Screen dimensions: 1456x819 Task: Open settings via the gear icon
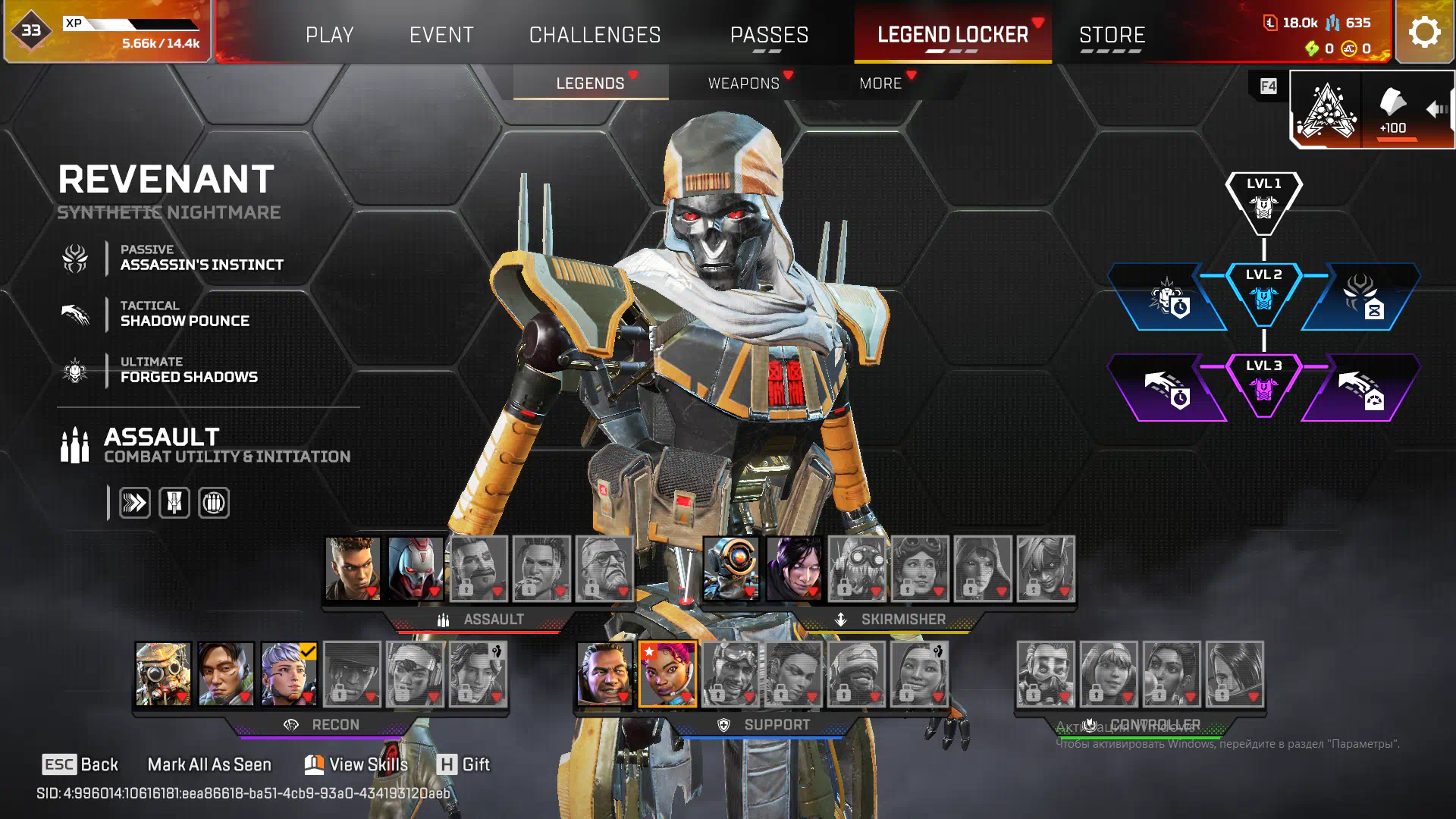pyautogui.click(x=1424, y=32)
